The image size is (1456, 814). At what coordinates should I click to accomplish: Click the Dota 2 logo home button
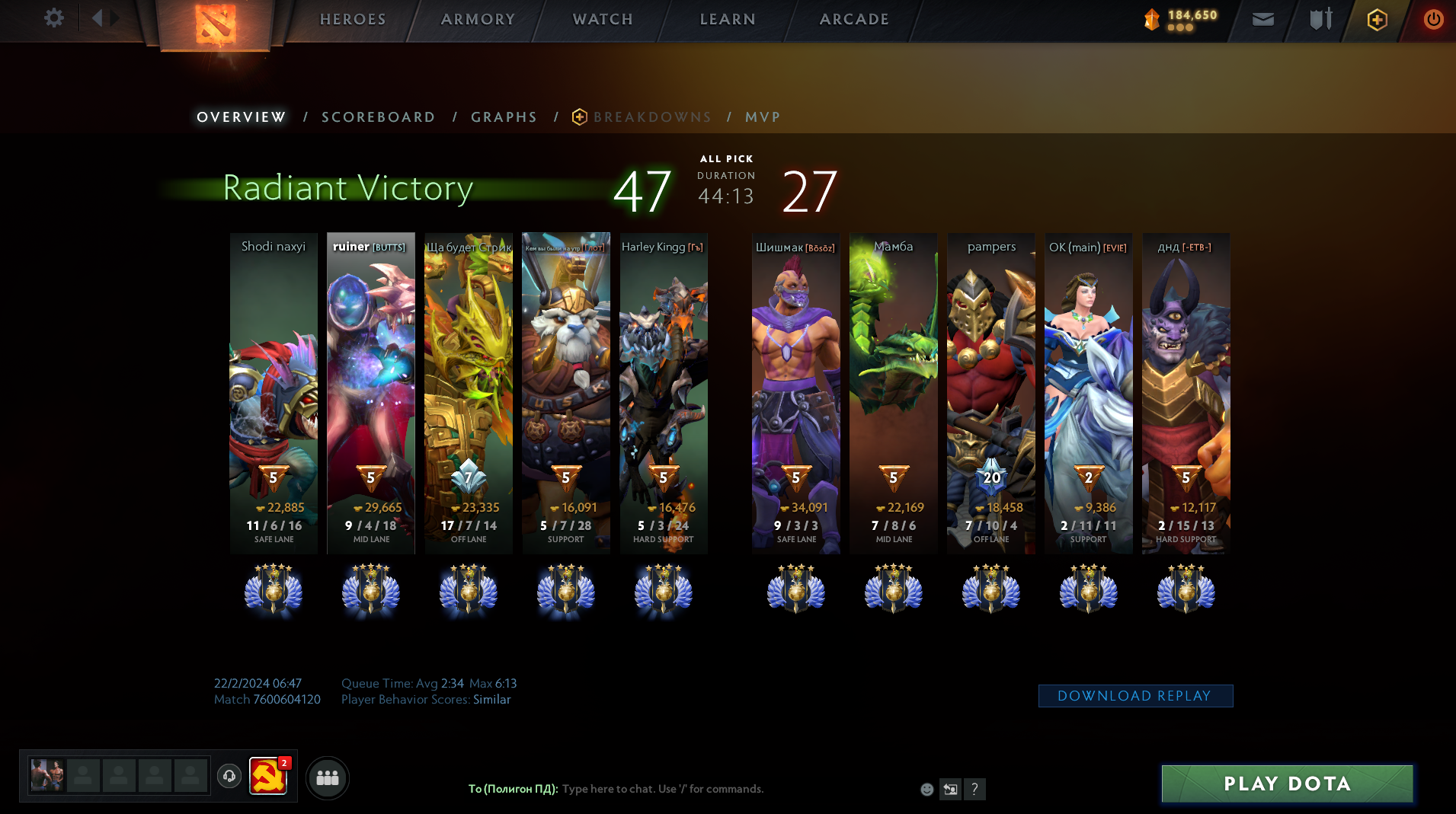pyautogui.click(x=215, y=24)
